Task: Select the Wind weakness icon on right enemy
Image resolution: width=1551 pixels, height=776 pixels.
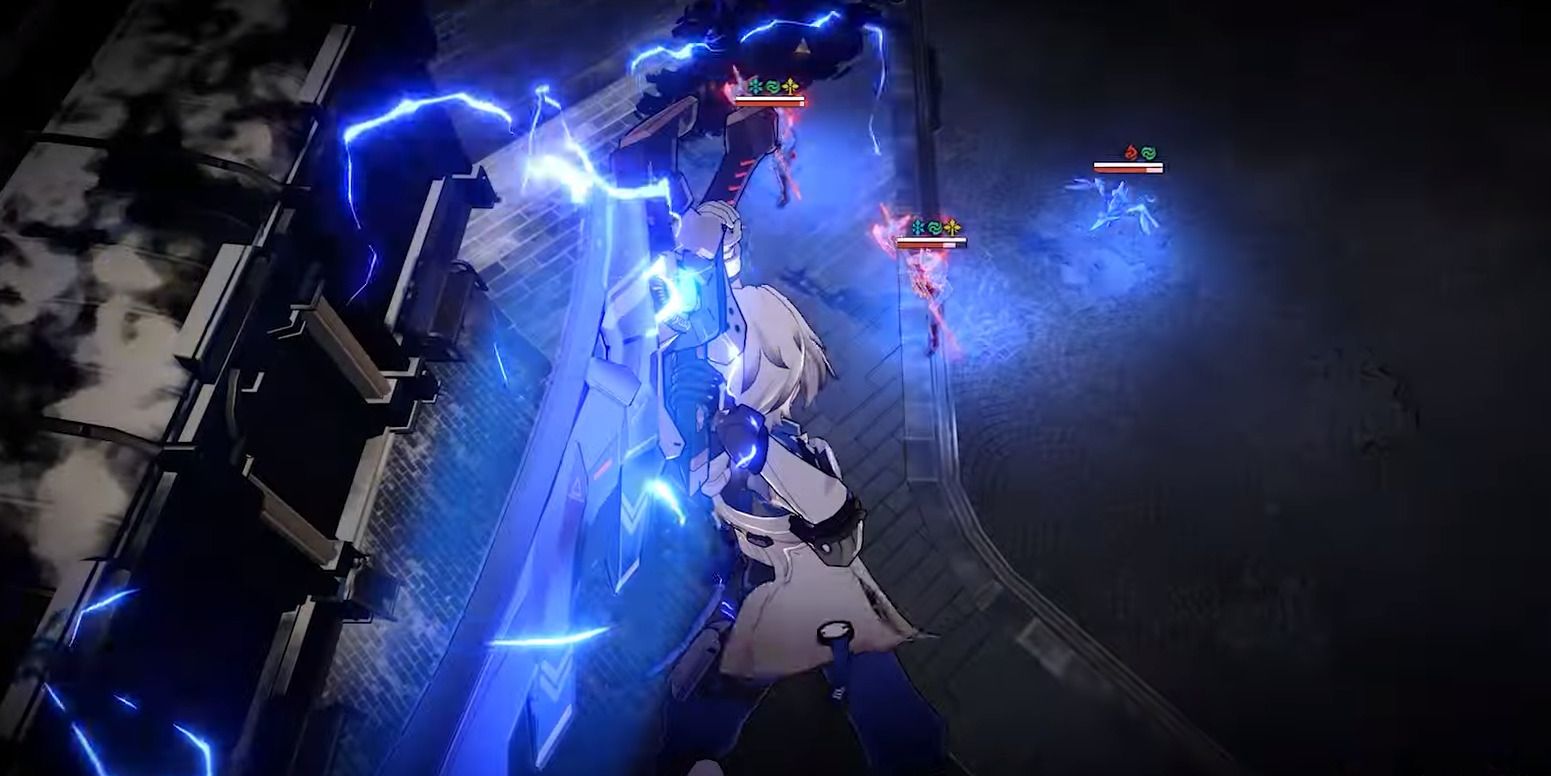Action: pyautogui.click(x=1150, y=152)
